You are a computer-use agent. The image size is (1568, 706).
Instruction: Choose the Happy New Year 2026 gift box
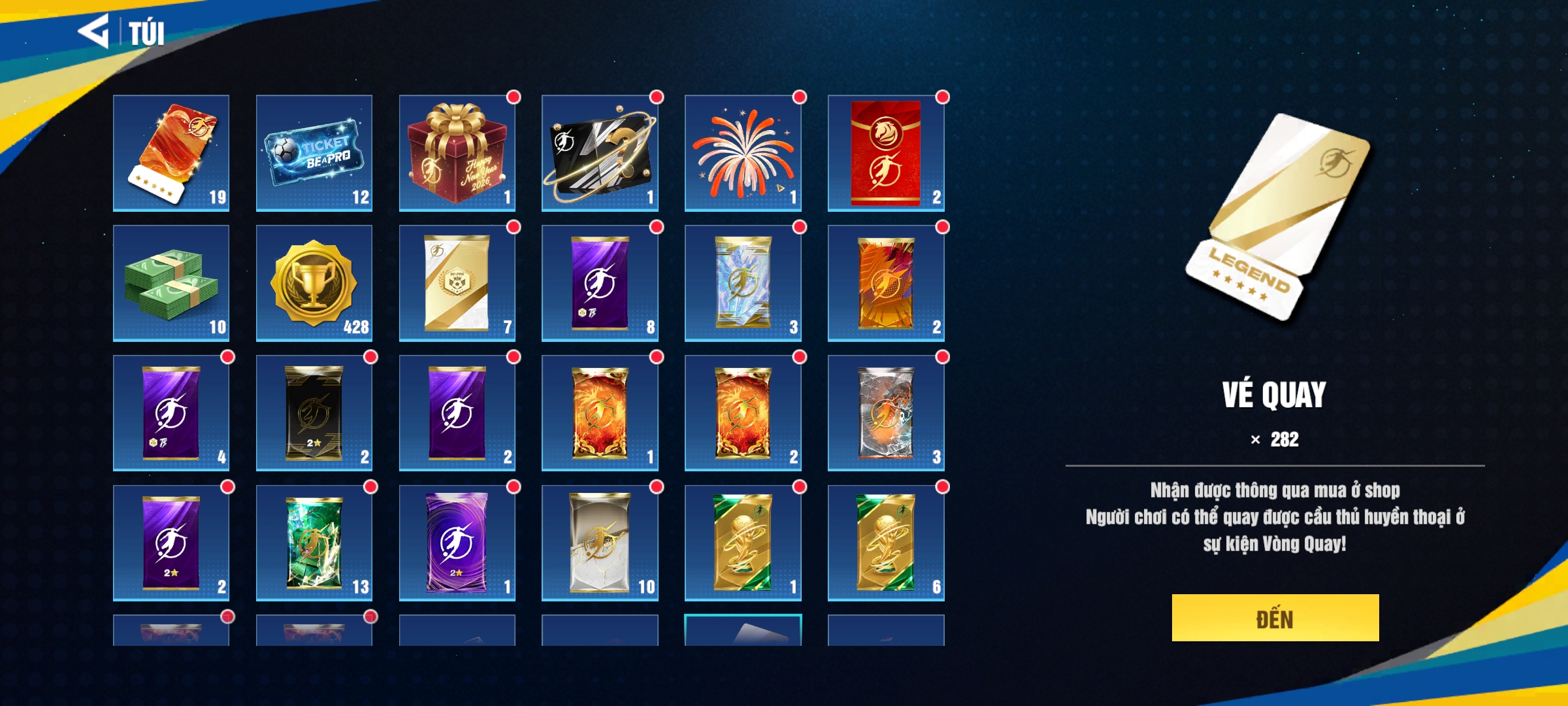point(457,153)
